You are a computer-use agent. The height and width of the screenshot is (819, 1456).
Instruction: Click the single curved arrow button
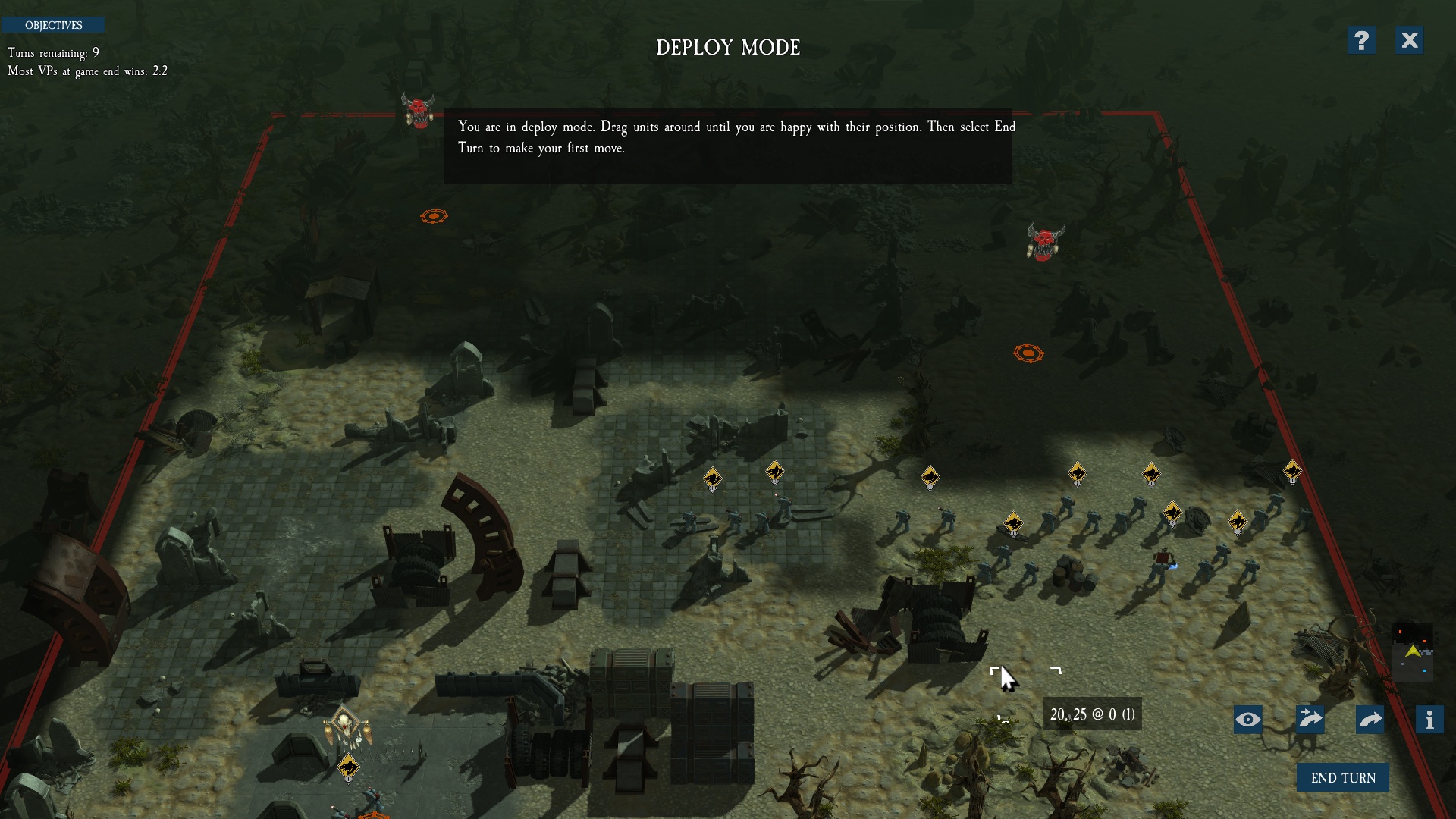1370,719
